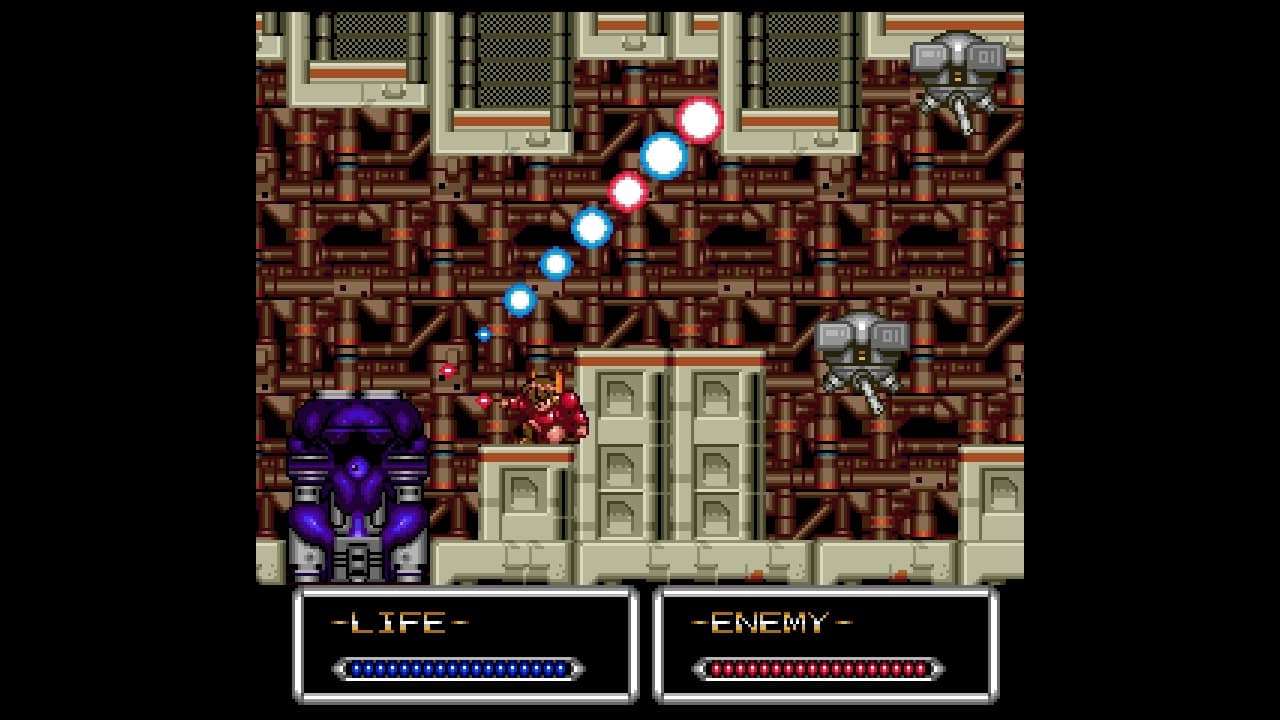This screenshot has height=720, width=1280.
Task: Click the smallest blue orb in the projectile trail
Action: coord(485,333)
